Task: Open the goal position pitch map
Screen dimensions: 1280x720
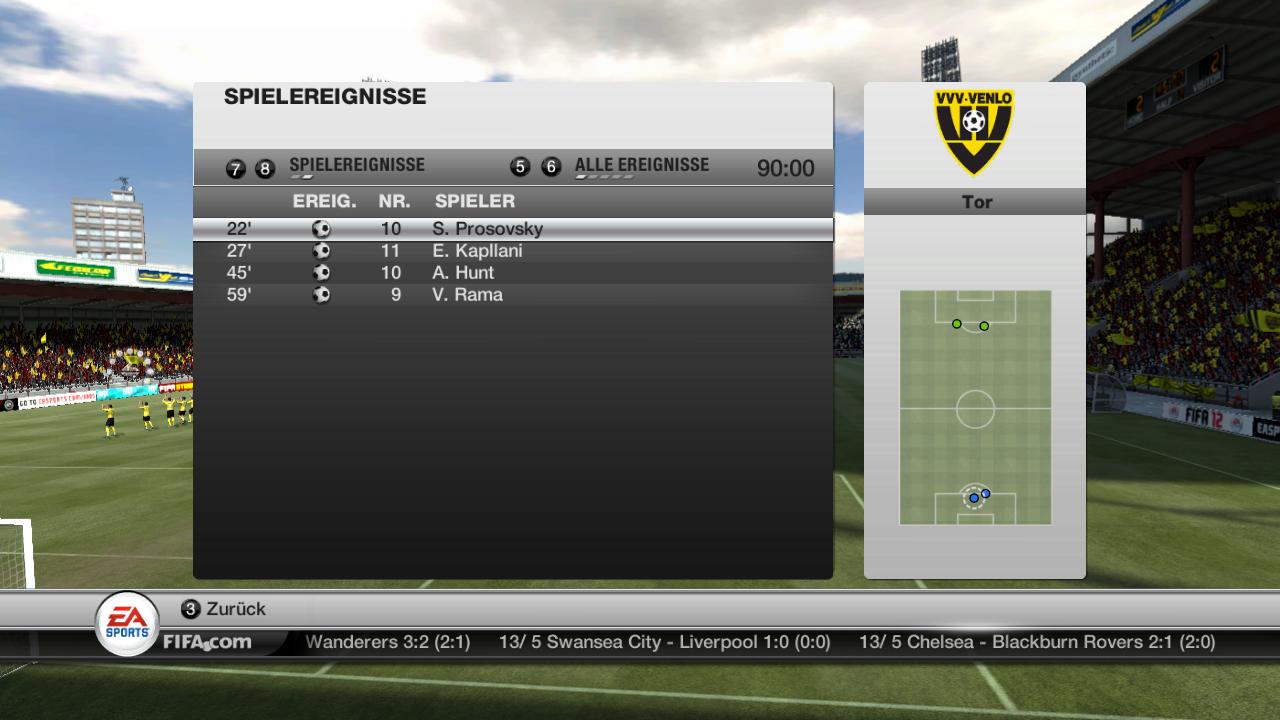Action: 975,407
